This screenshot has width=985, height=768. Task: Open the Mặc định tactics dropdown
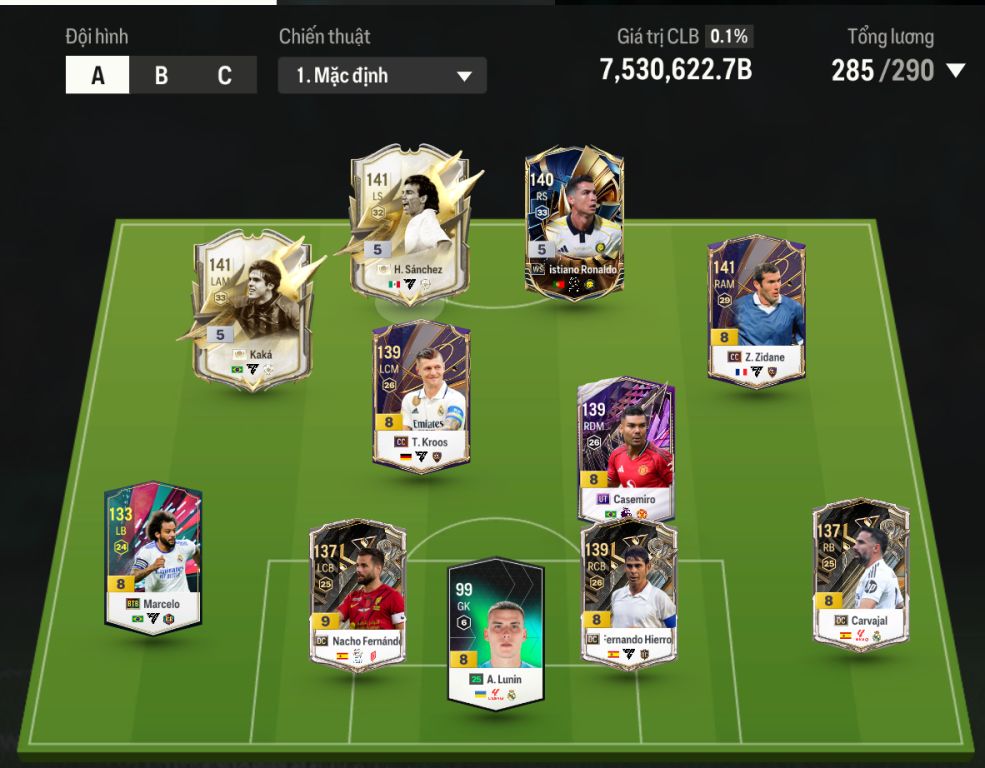(382, 76)
